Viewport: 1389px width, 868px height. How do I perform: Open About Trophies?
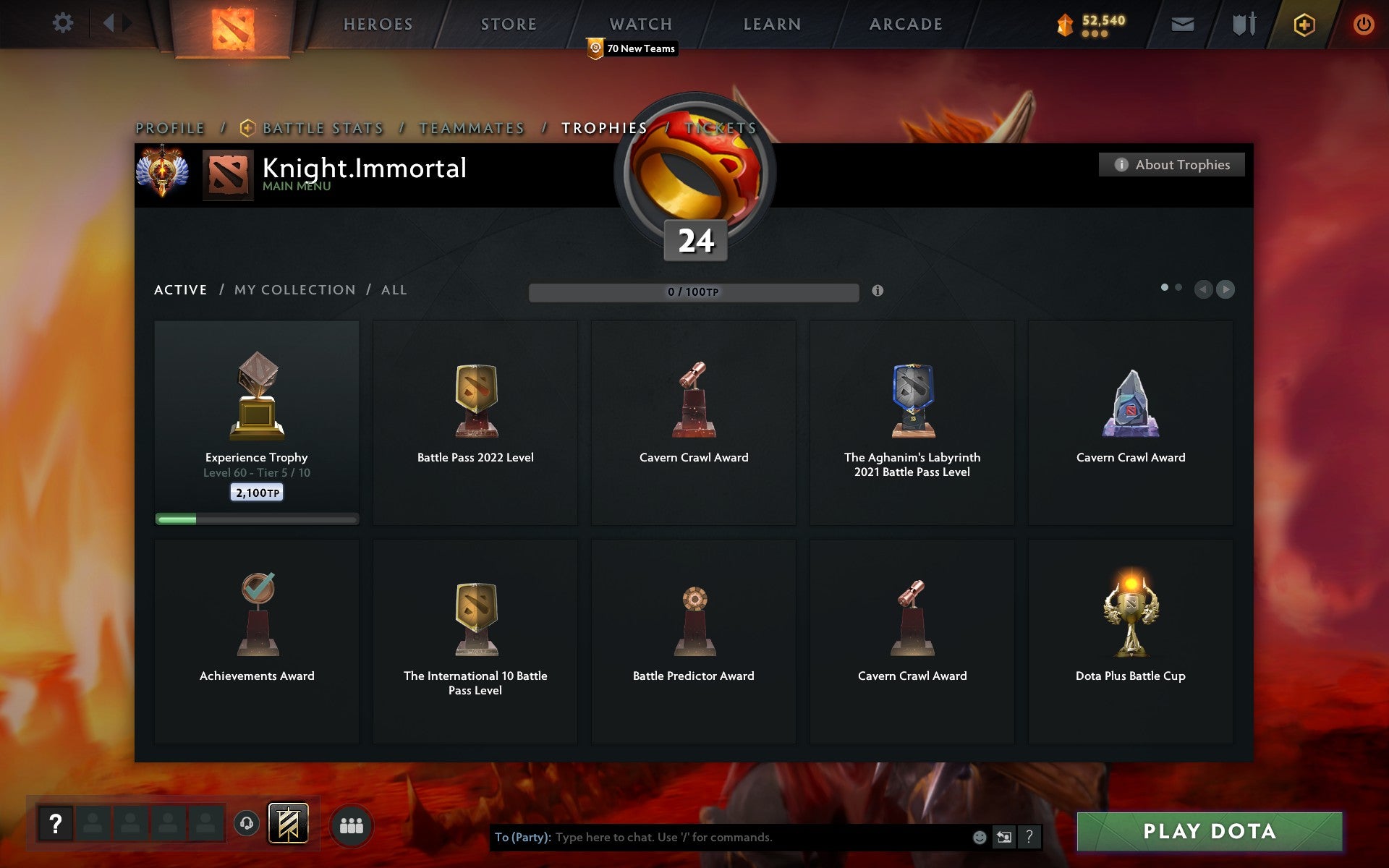pyautogui.click(x=1172, y=164)
